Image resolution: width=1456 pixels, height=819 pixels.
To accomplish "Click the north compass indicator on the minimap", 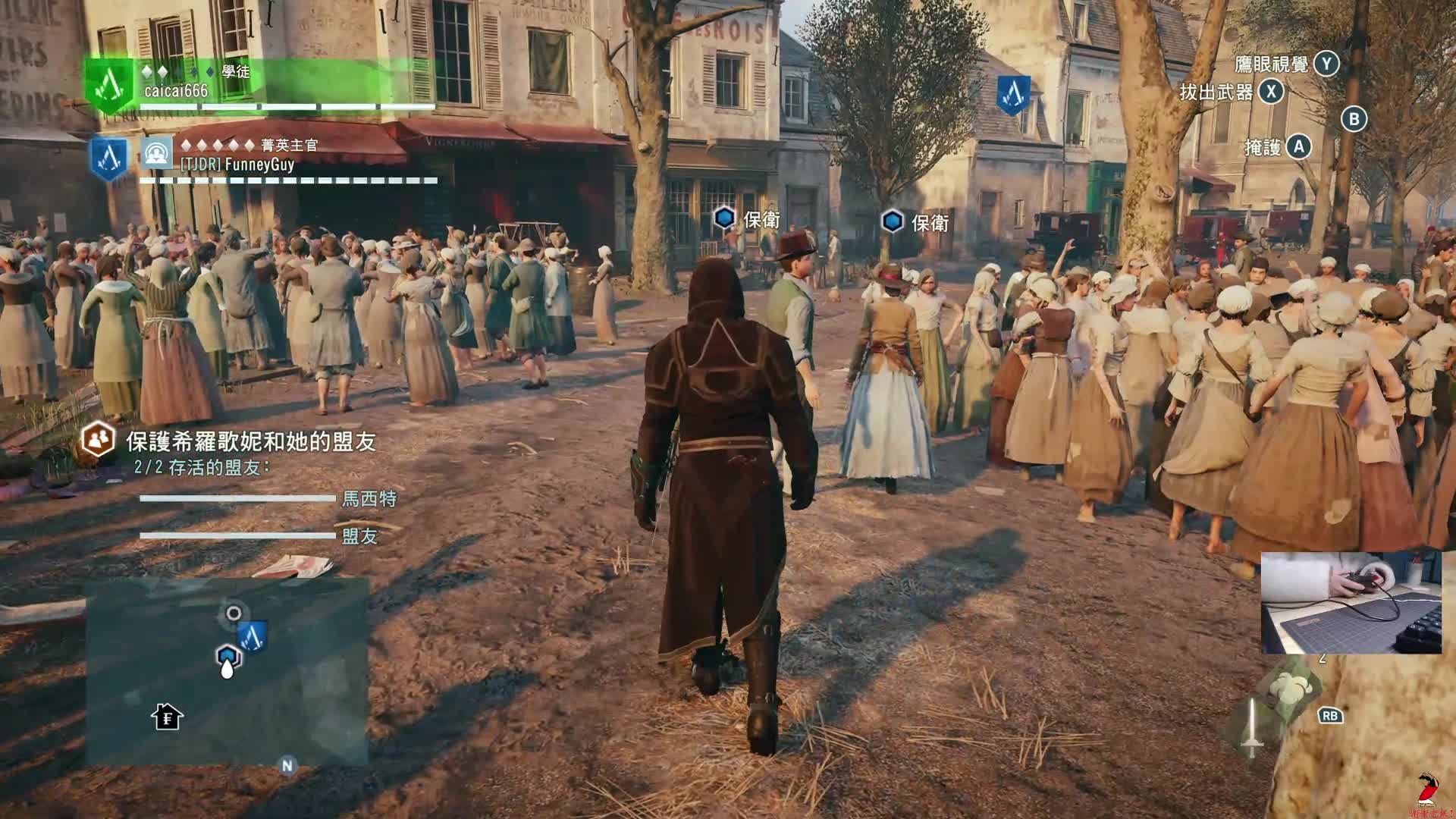I will [287, 766].
